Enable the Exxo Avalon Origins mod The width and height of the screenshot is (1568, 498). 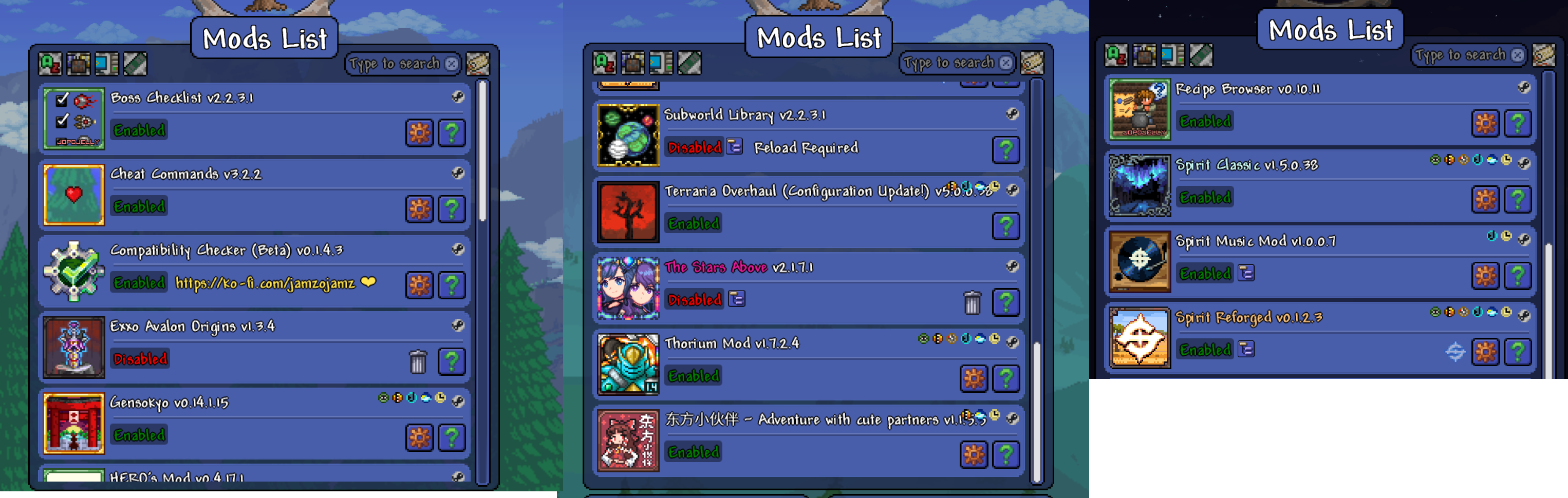tap(140, 359)
